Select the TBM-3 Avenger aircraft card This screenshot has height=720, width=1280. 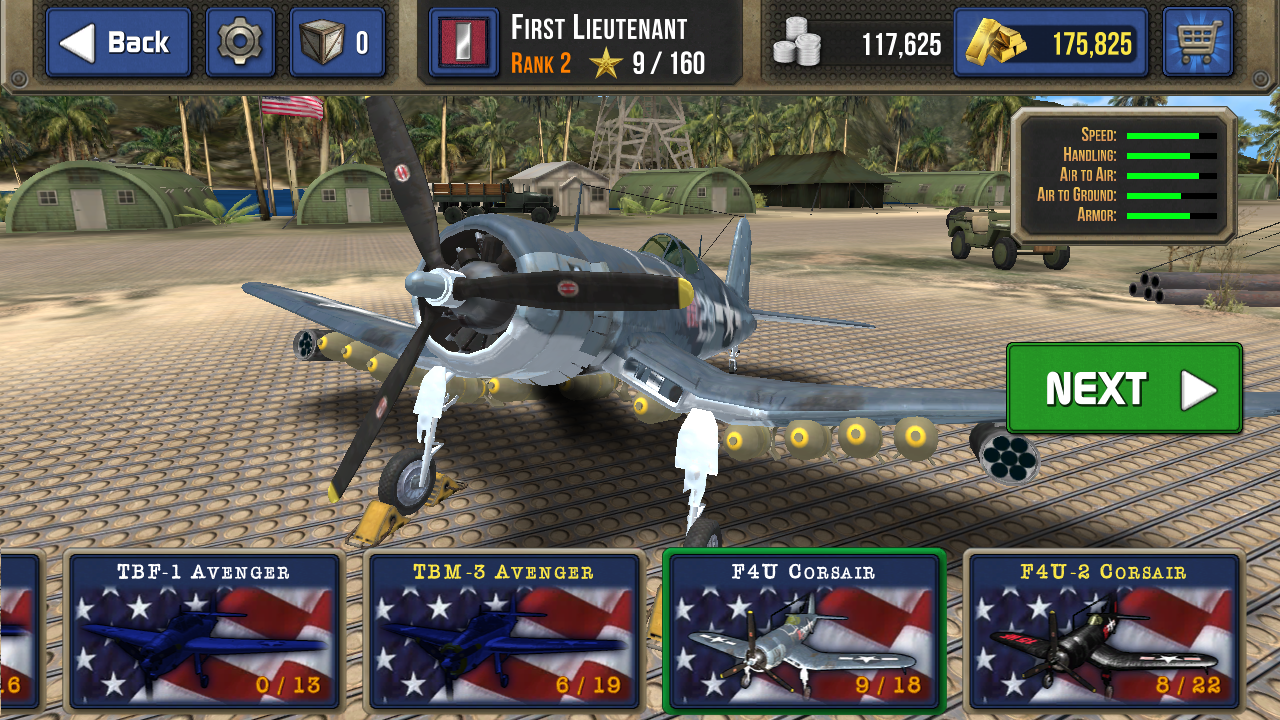click(x=503, y=635)
